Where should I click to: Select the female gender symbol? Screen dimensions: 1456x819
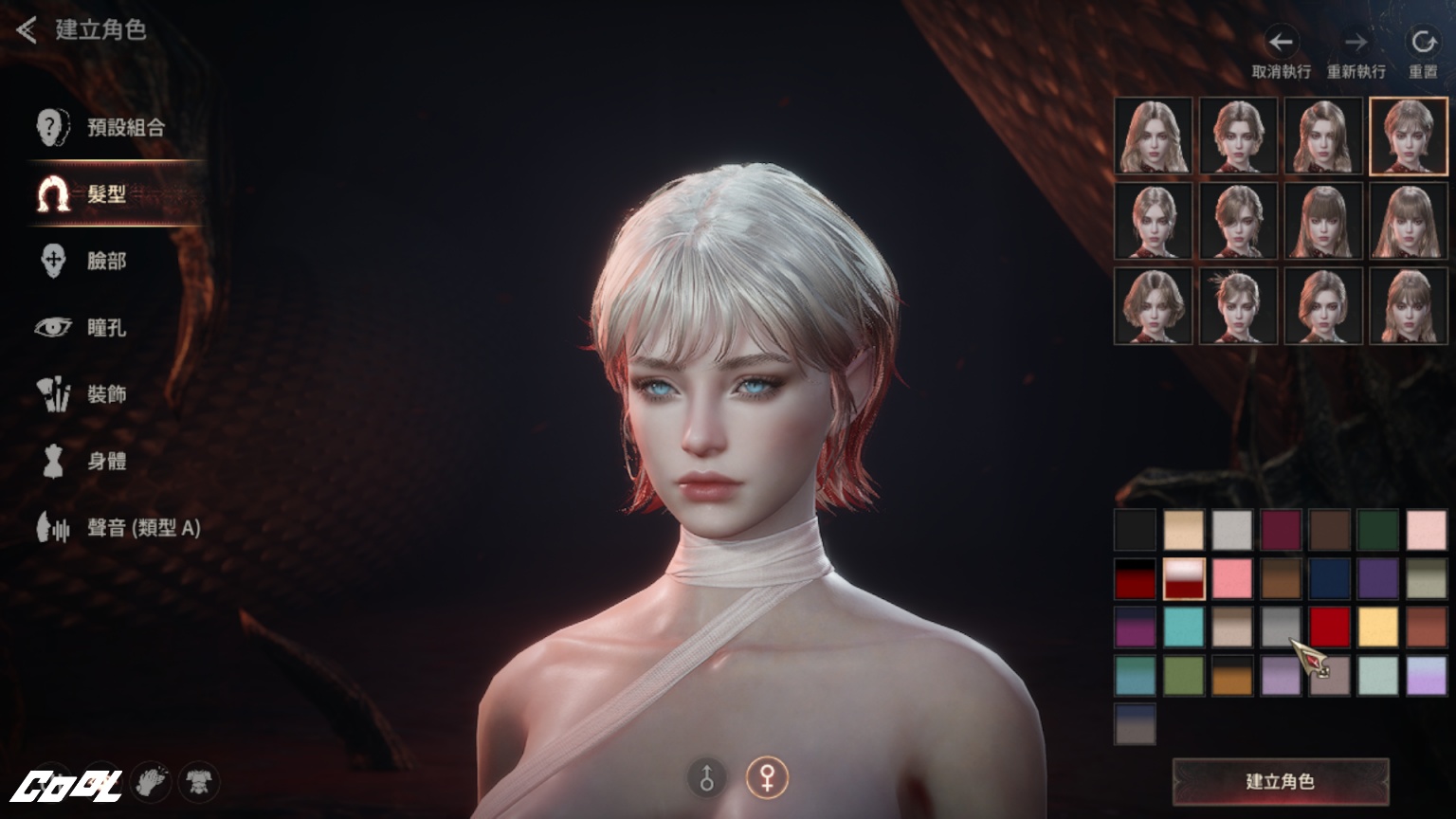tap(766, 778)
